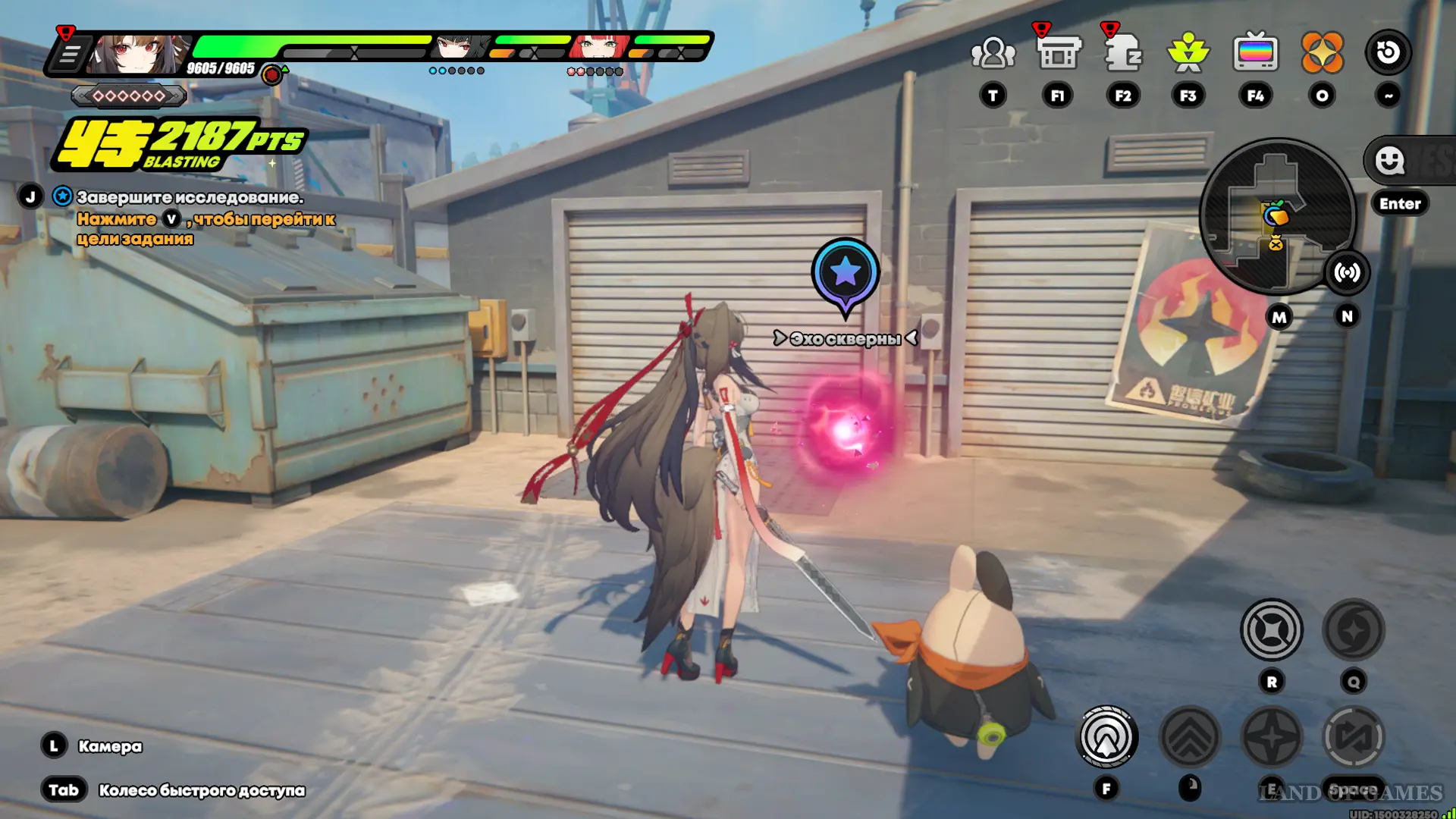Trigger the special attack shuriken button
The height and width of the screenshot is (819, 1456).
click(x=1272, y=736)
